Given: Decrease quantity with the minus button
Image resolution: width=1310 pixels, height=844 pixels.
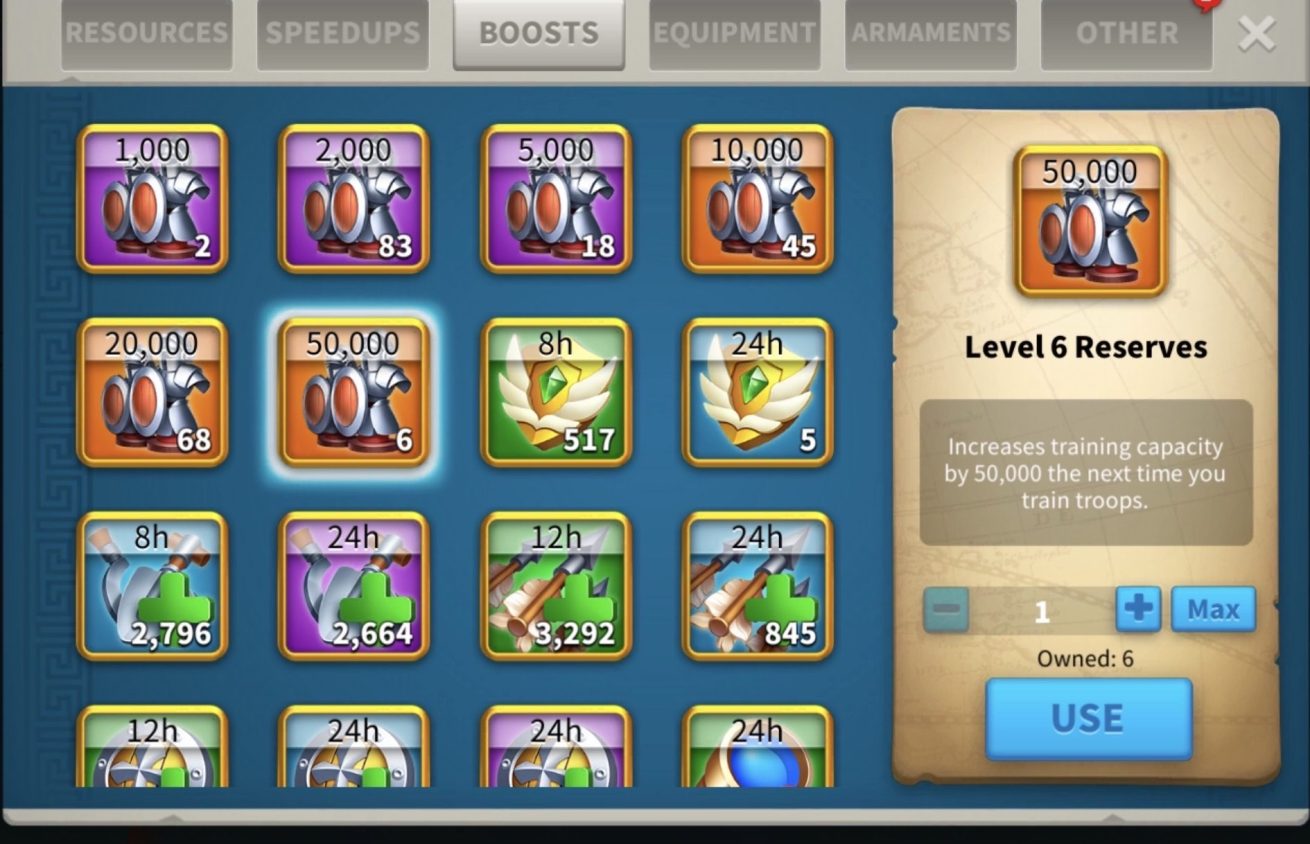Looking at the screenshot, I should (x=946, y=609).
